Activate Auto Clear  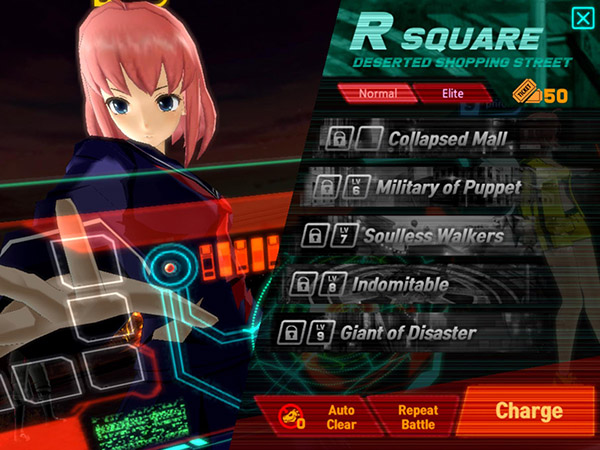point(318,416)
